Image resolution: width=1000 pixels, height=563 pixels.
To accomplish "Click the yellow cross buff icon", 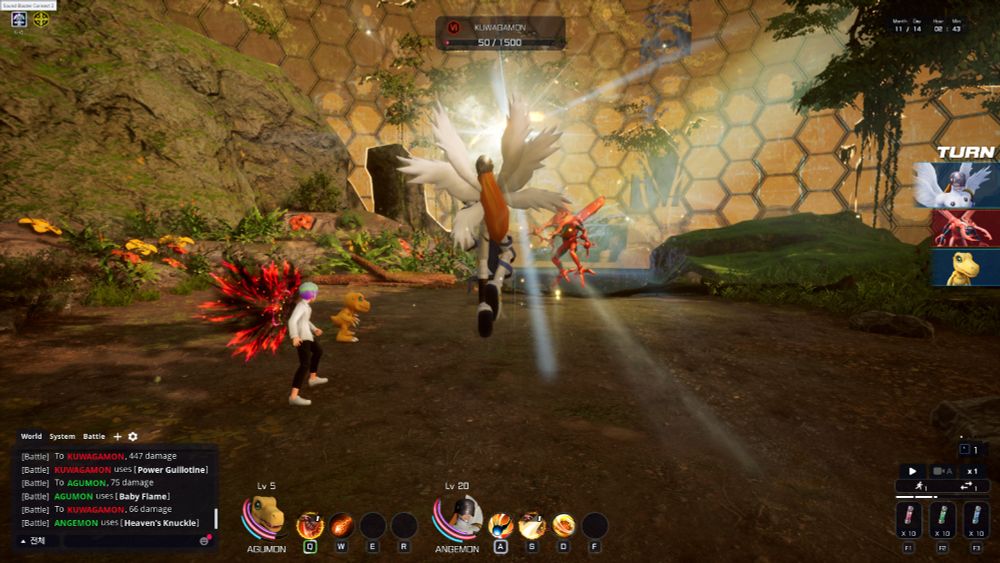I will coord(41,18).
